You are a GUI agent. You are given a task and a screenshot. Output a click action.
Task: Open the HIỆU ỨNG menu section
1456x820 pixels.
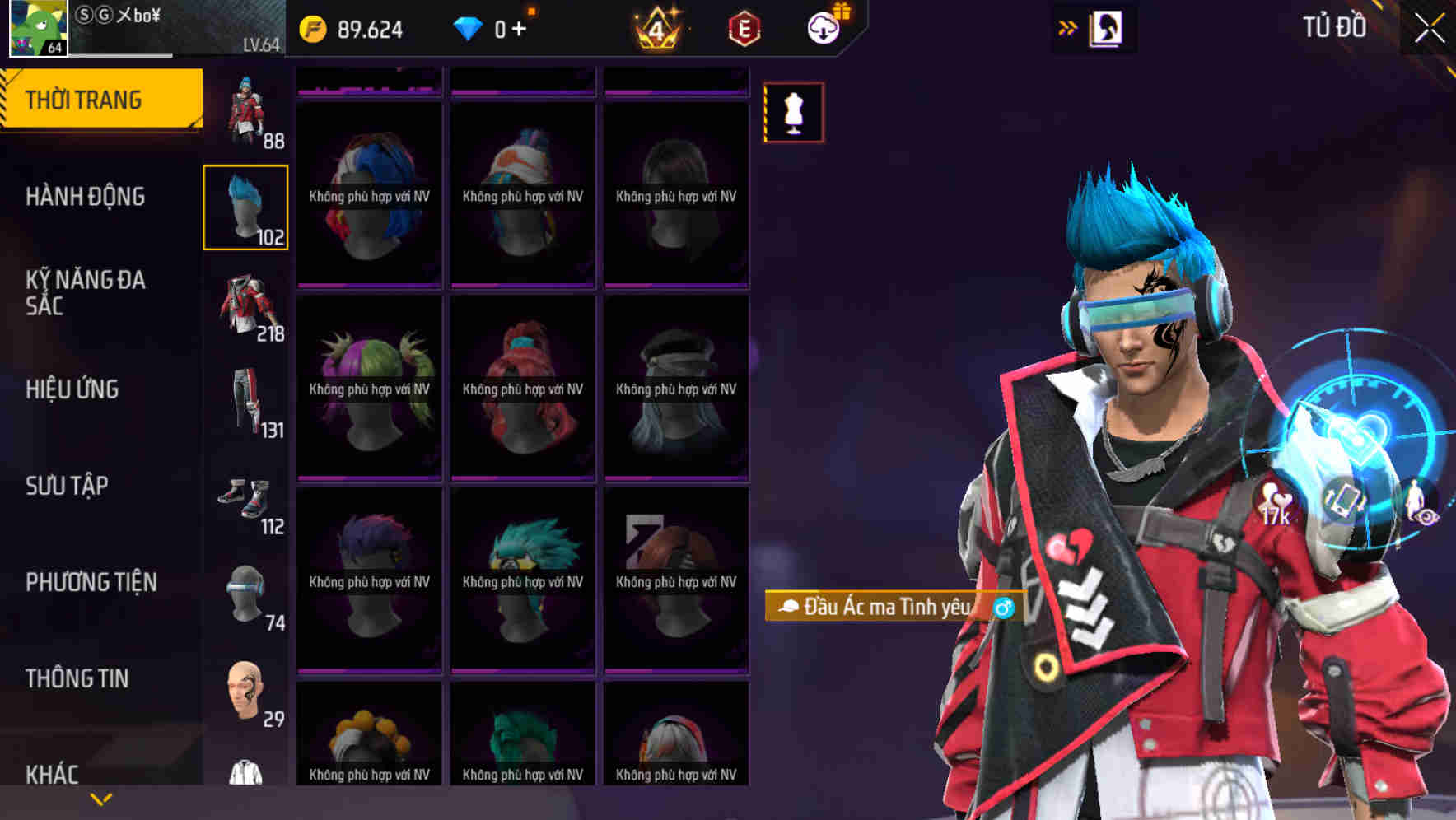72,389
